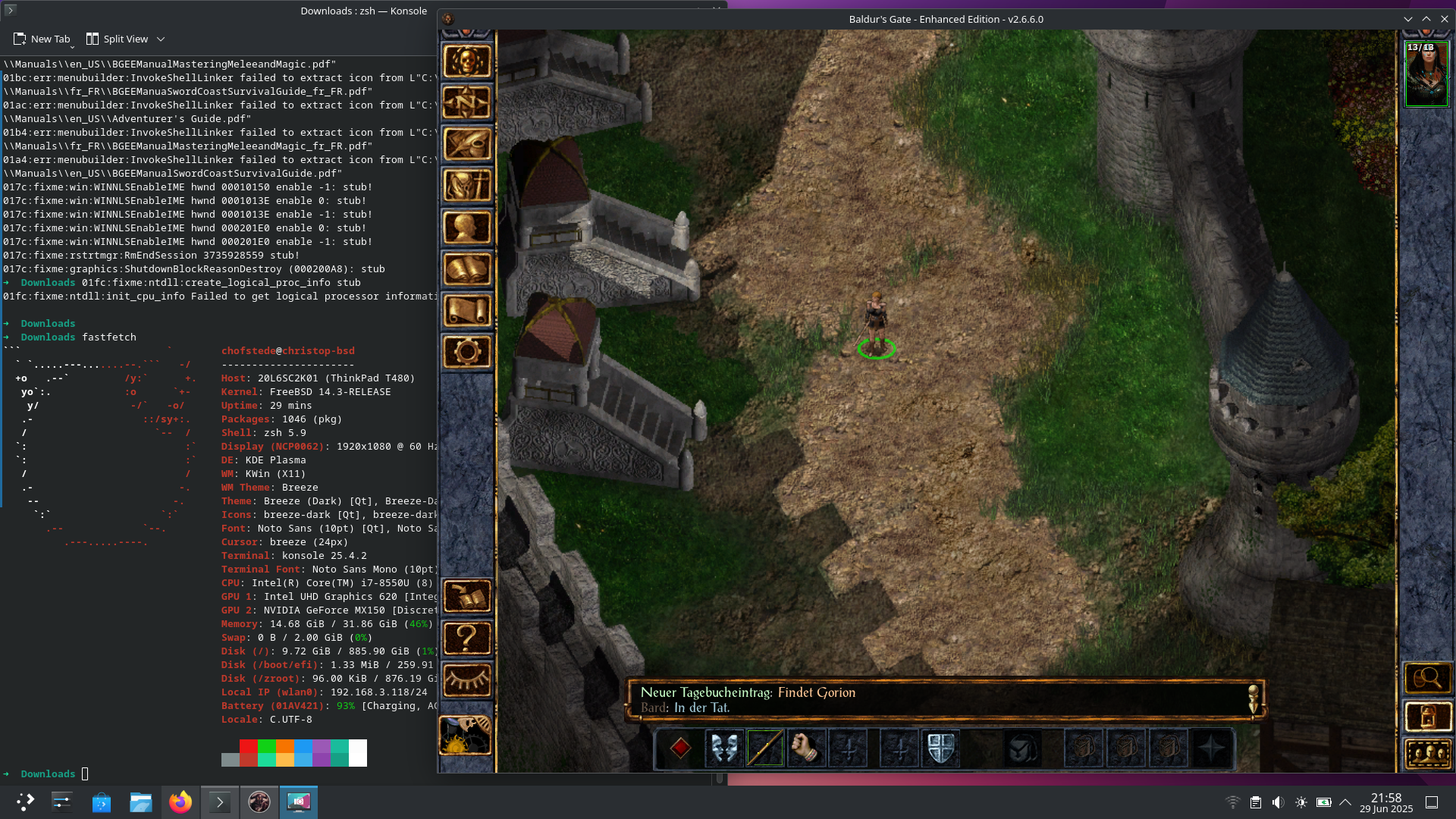Image resolution: width=1456 pixels, height=819 pixels.
Task: Open the options gear button
Action: click(x=466, y=352)
